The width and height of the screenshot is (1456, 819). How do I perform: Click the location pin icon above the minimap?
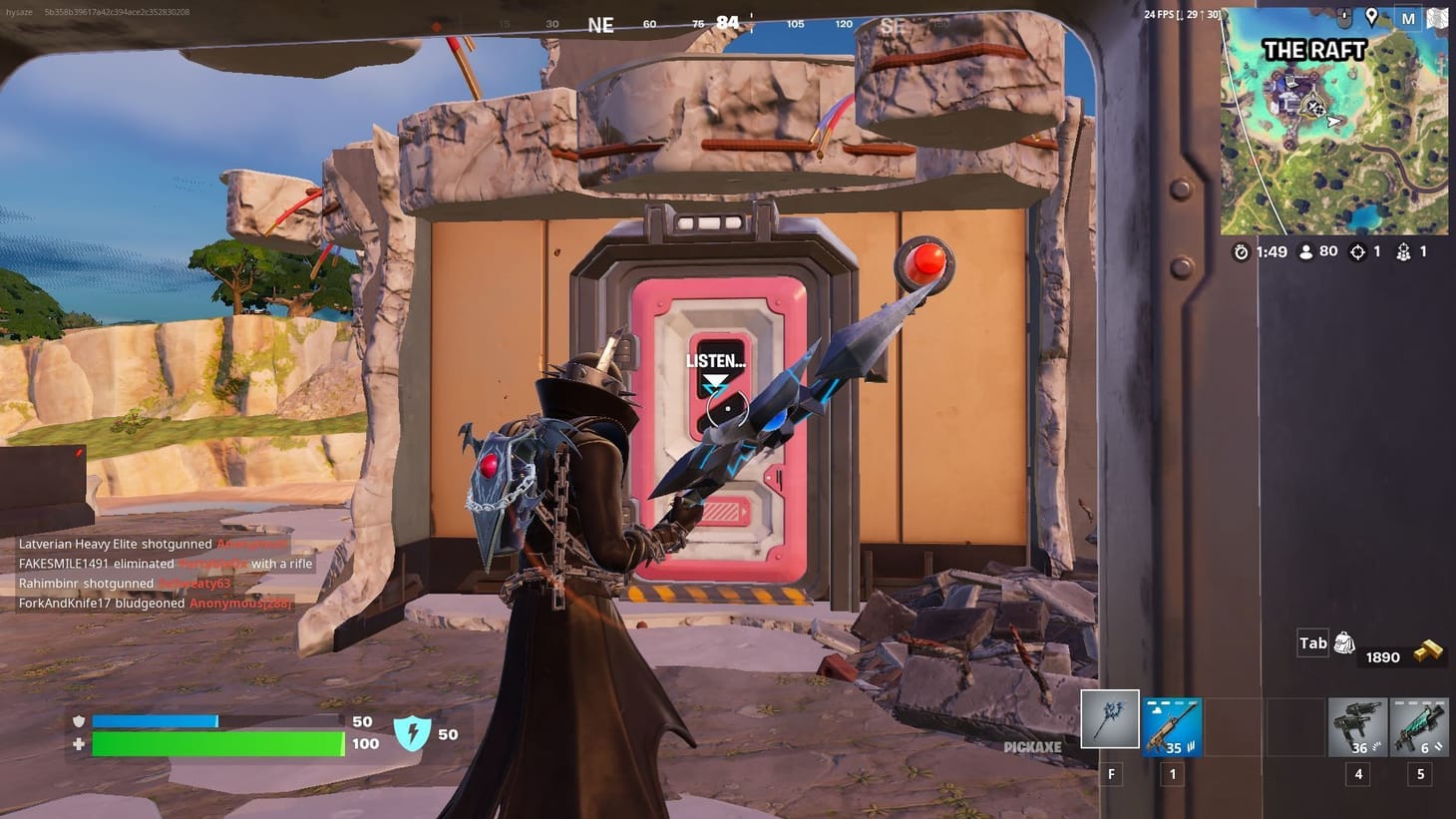pyautogui.click(x=1372, y=17)
